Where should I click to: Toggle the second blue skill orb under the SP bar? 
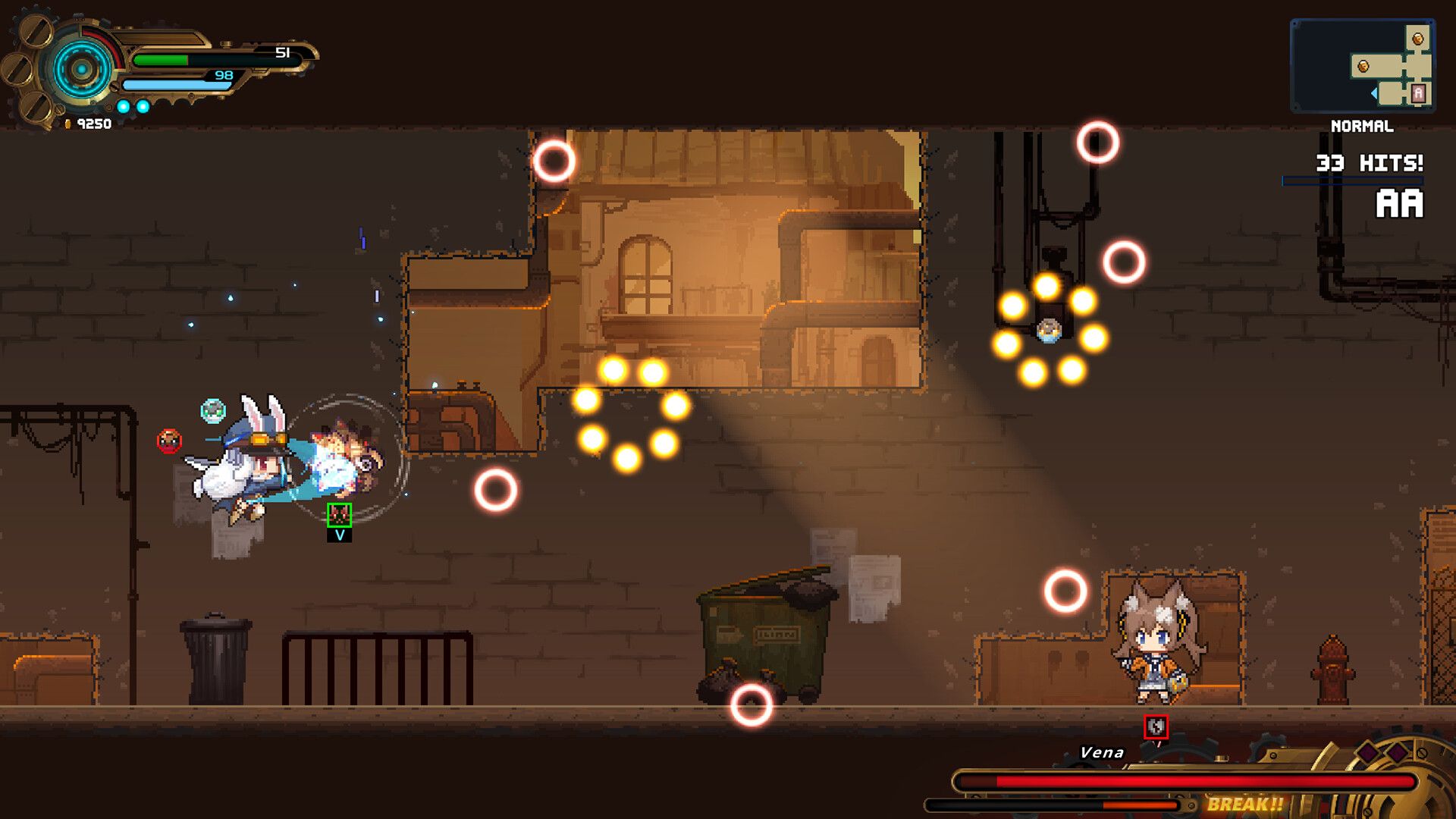[x=143, y=106]
